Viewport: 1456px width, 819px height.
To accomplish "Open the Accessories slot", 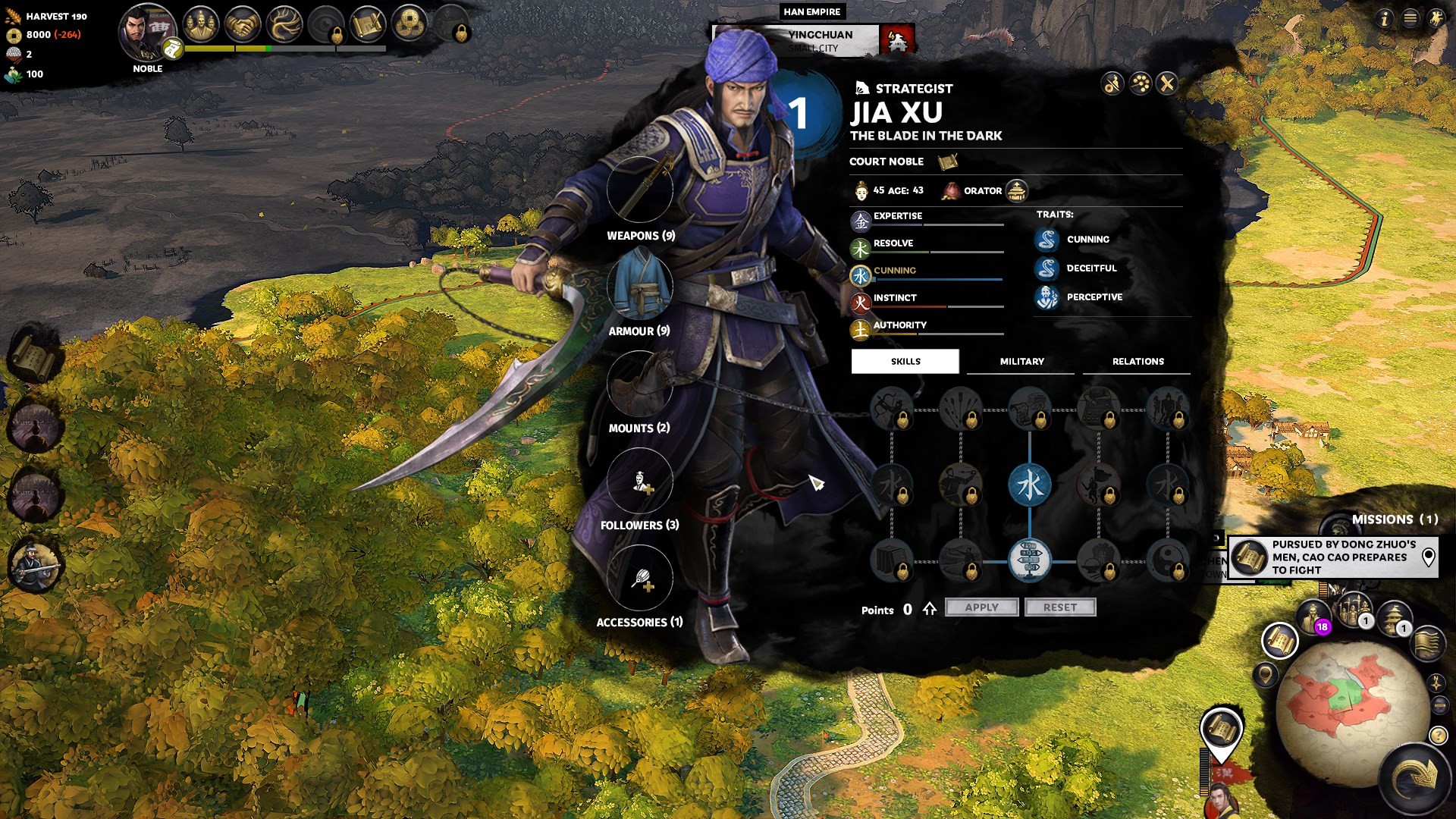I will 640,578.
